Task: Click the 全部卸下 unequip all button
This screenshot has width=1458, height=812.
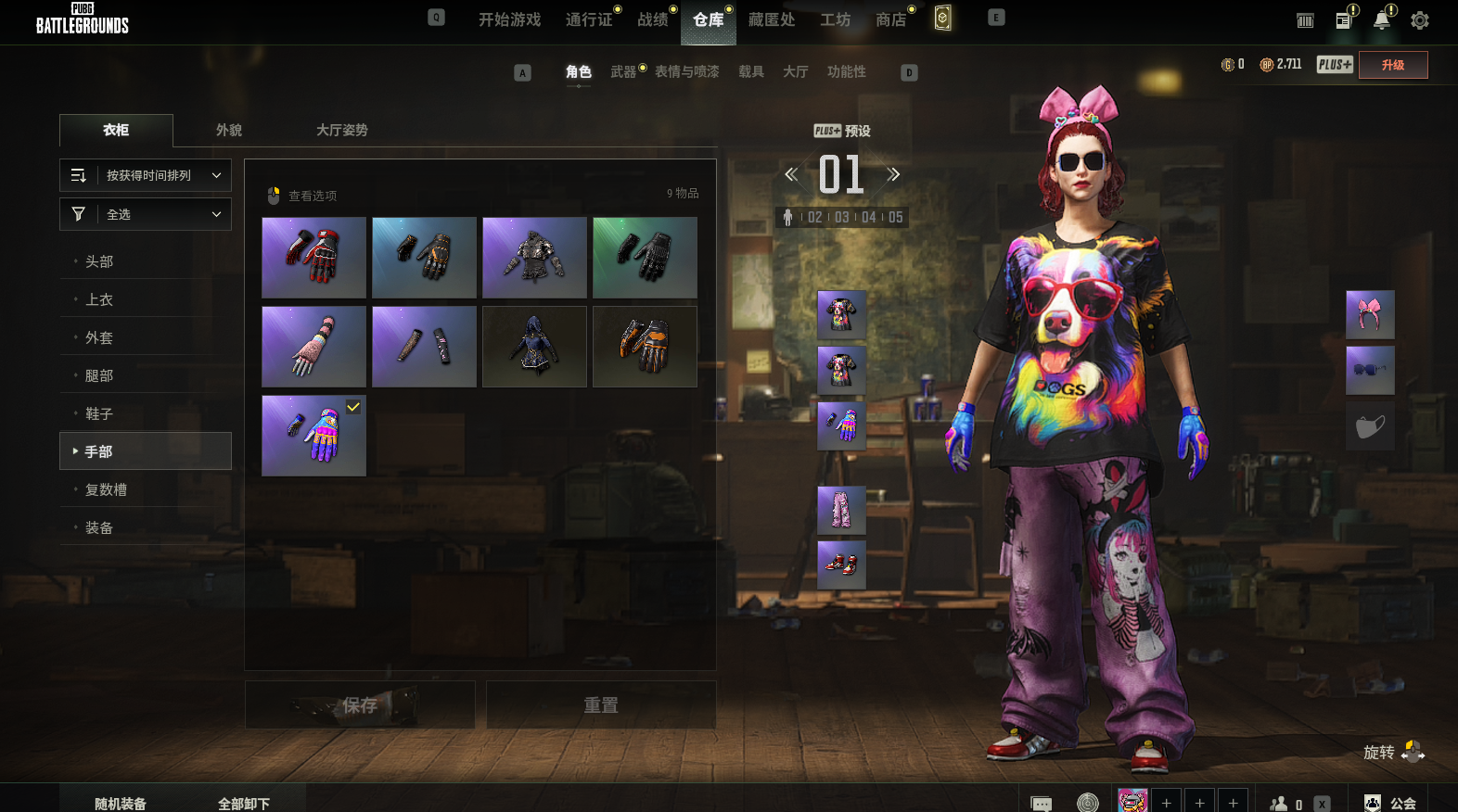Action: 244,803
